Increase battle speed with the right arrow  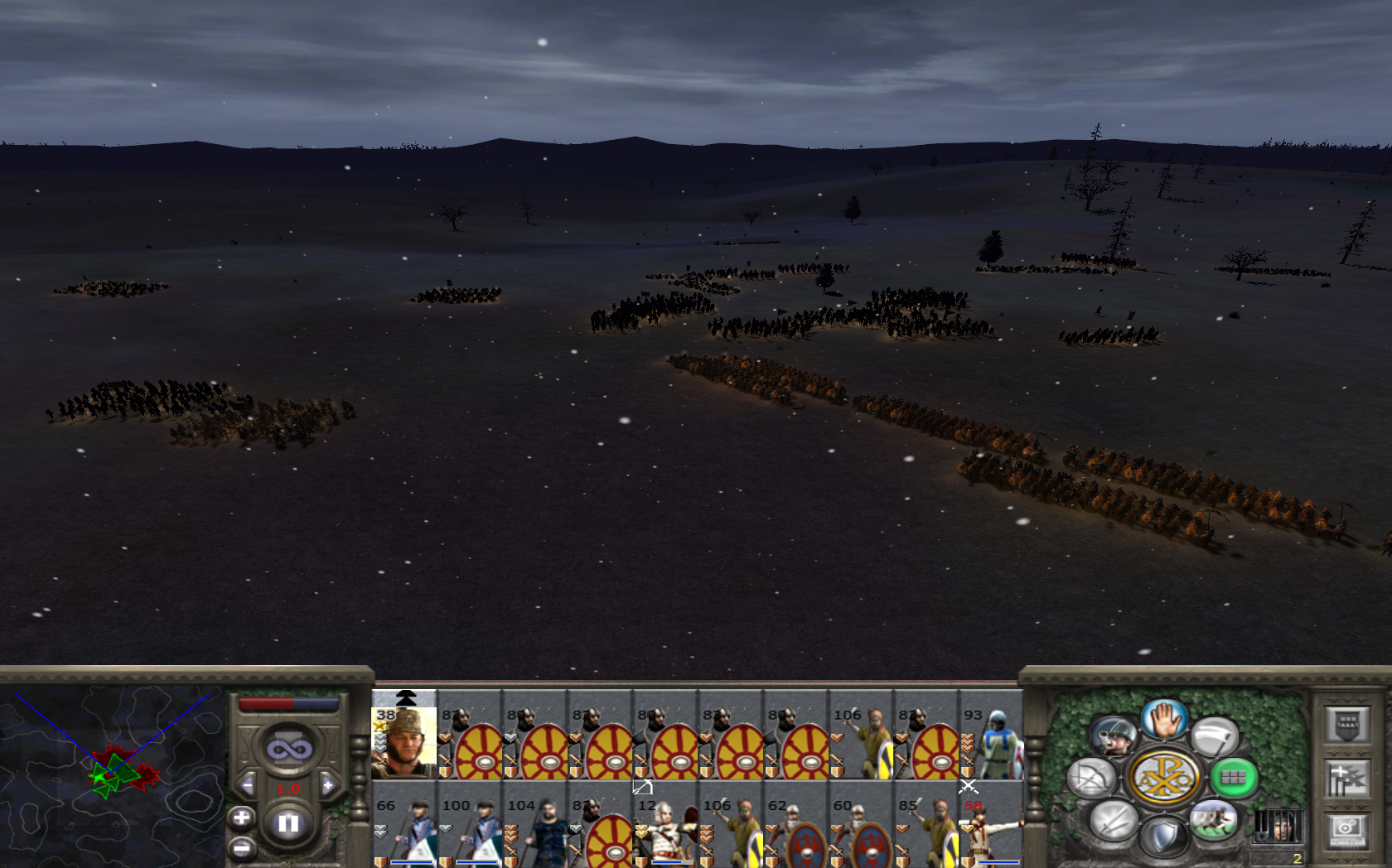328,785
